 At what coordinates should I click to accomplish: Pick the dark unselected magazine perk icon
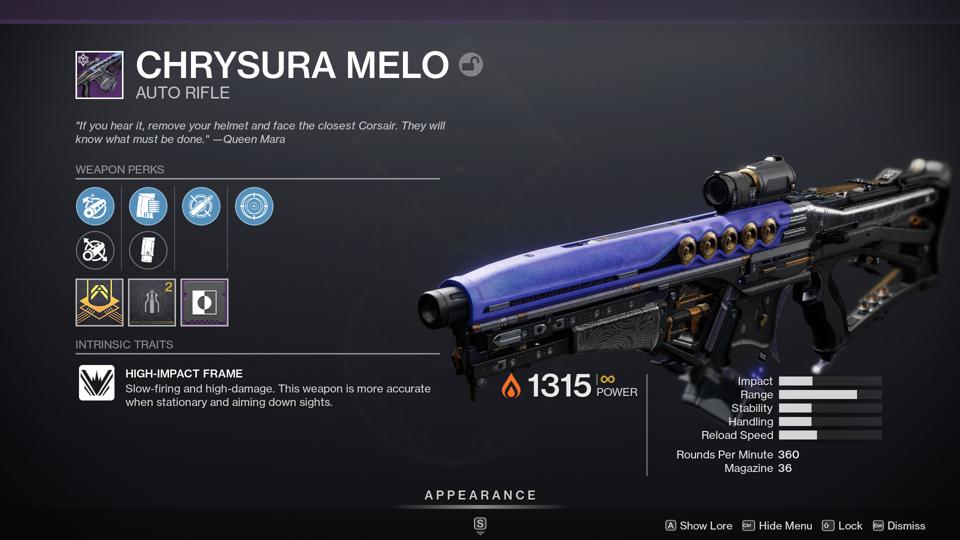pyautogui.click(x=148, y=250)
